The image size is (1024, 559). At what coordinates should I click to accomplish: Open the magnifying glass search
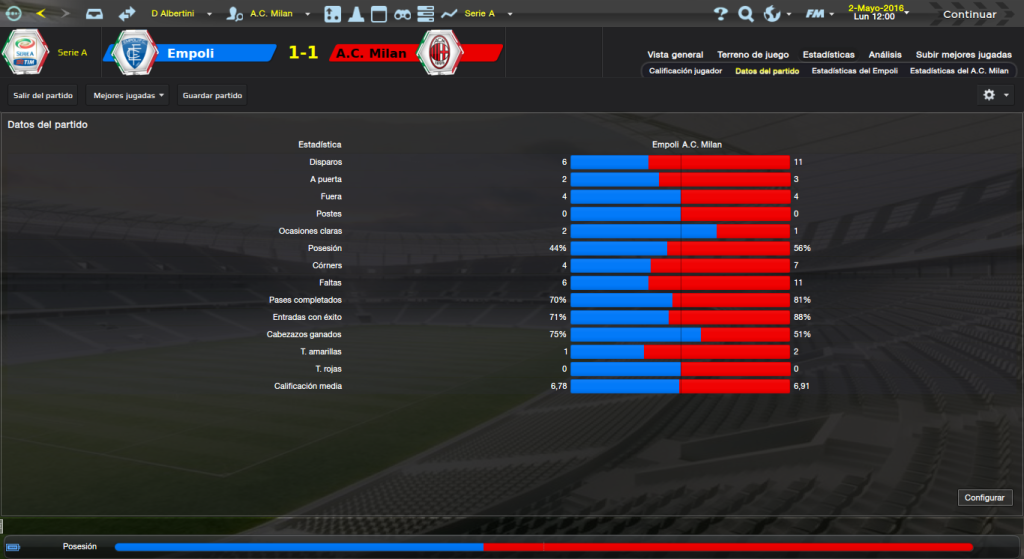click(746, 14)
